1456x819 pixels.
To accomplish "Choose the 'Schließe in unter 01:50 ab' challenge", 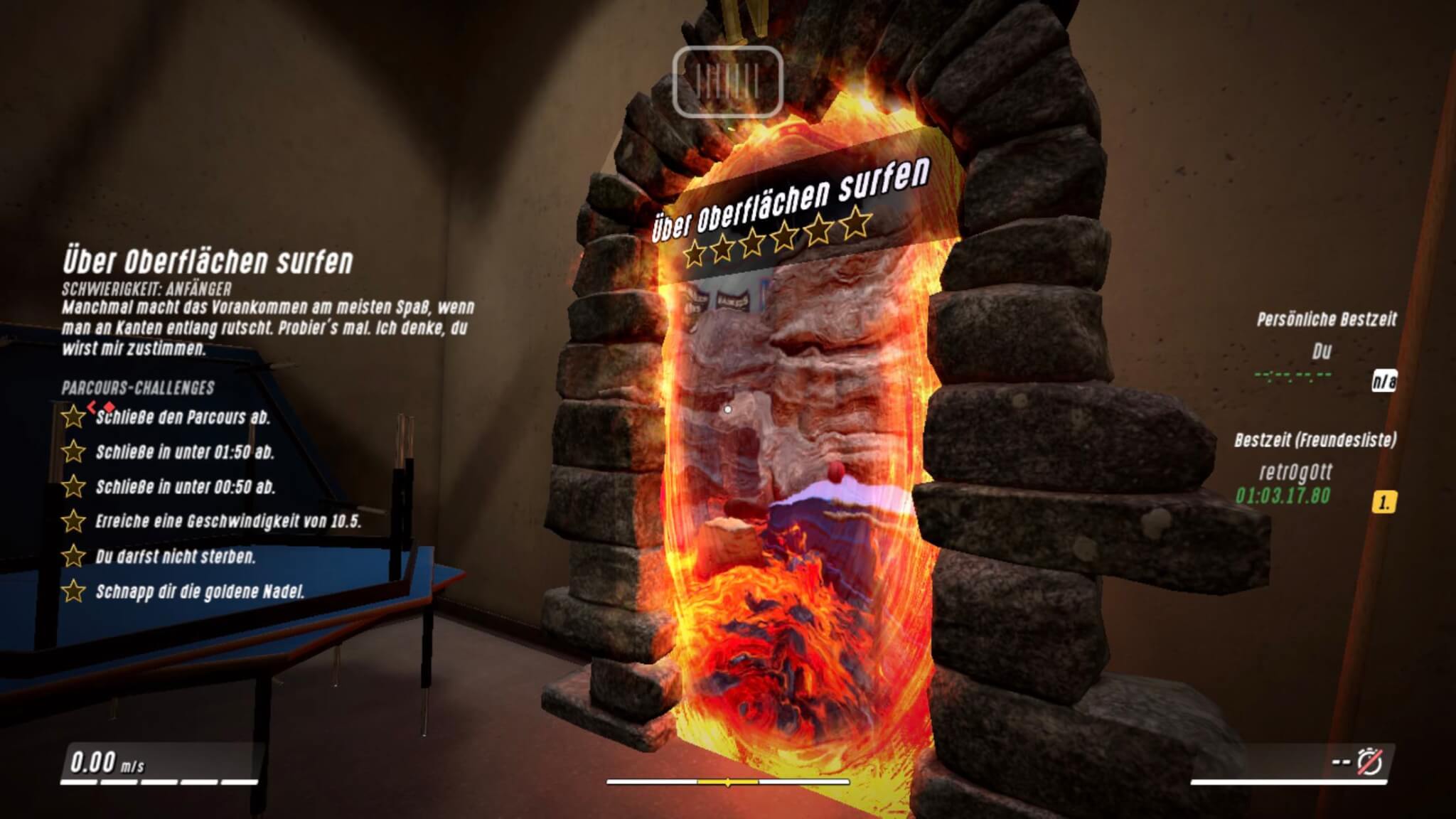I will point(185,452).
